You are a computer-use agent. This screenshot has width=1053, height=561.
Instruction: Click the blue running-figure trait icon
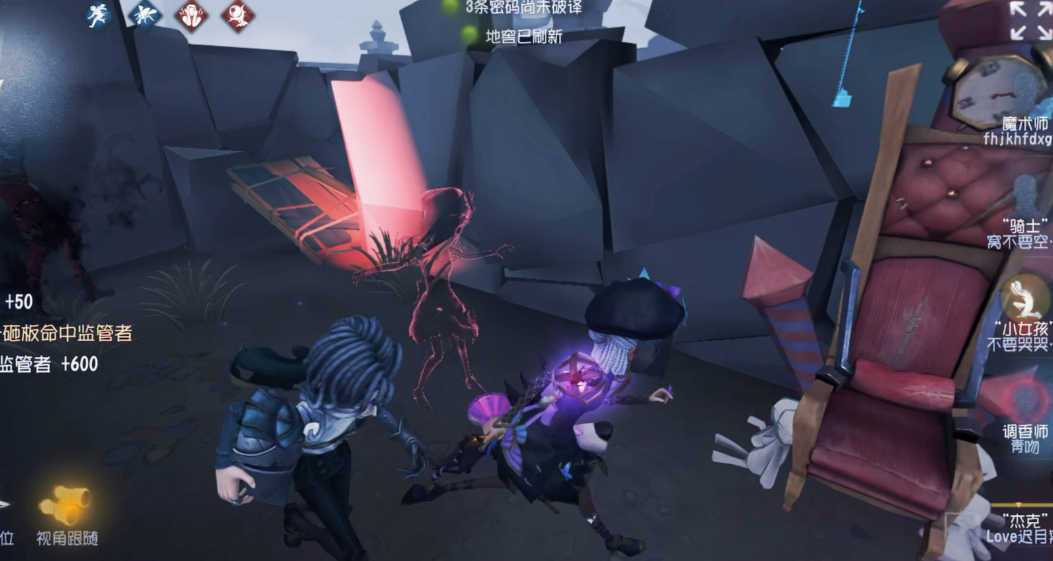(98, 15)
